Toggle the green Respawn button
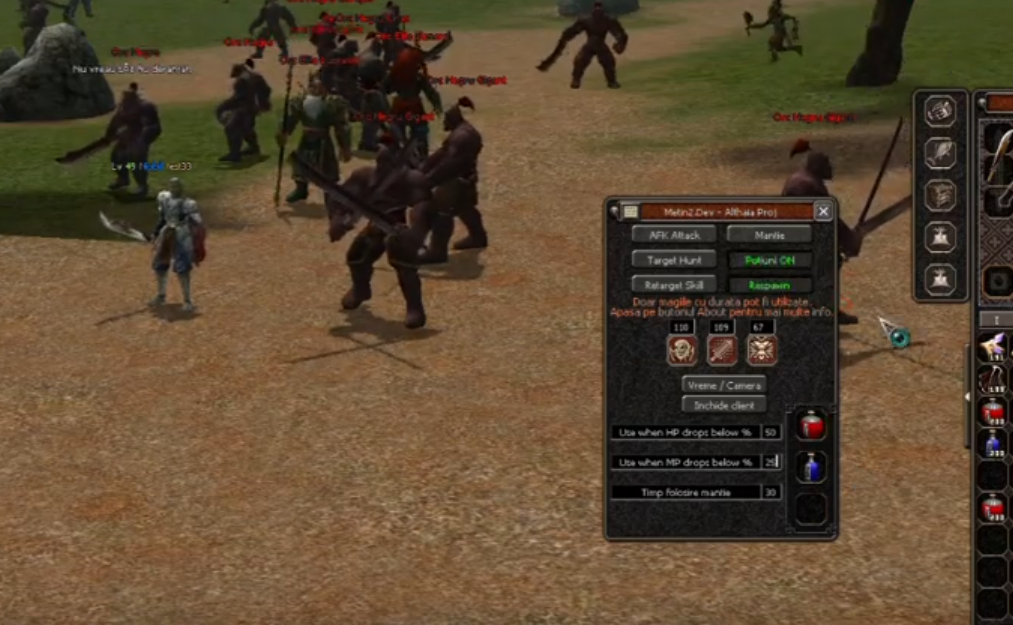The image size is (1013, 625). (769, 285)
